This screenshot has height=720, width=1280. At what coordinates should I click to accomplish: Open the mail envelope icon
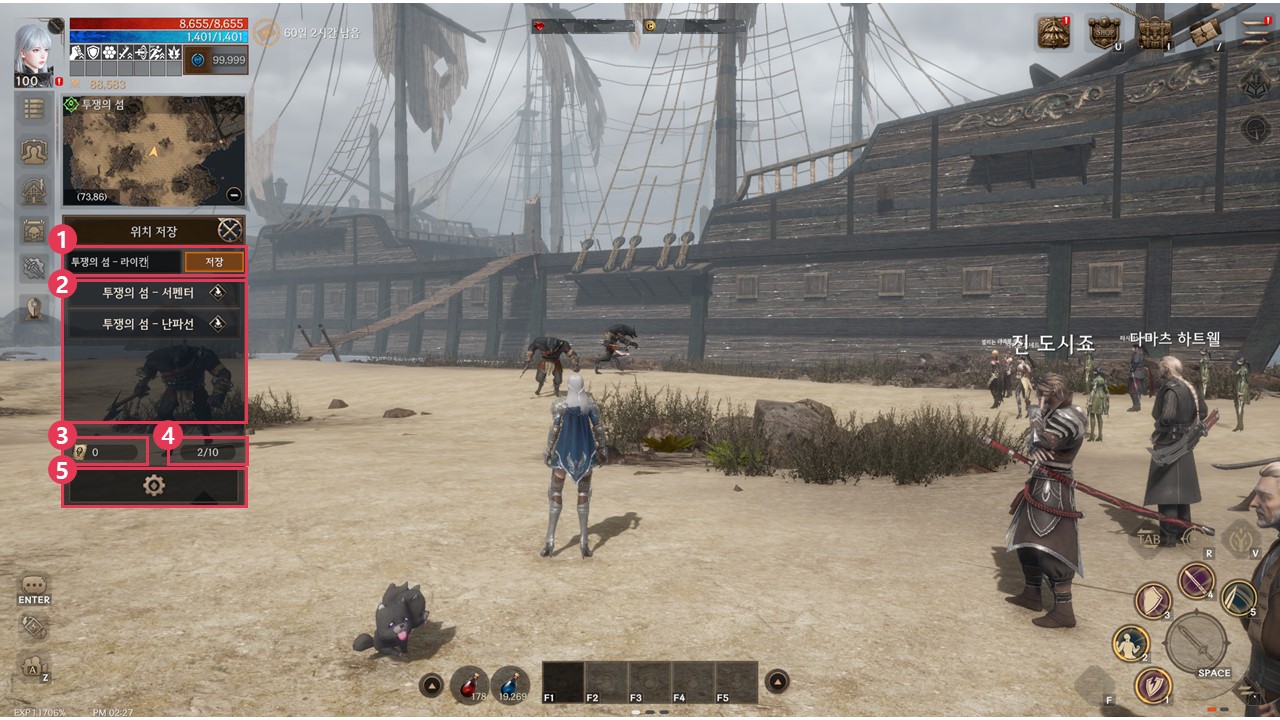pyautogui.click(x=1205, y=33)
